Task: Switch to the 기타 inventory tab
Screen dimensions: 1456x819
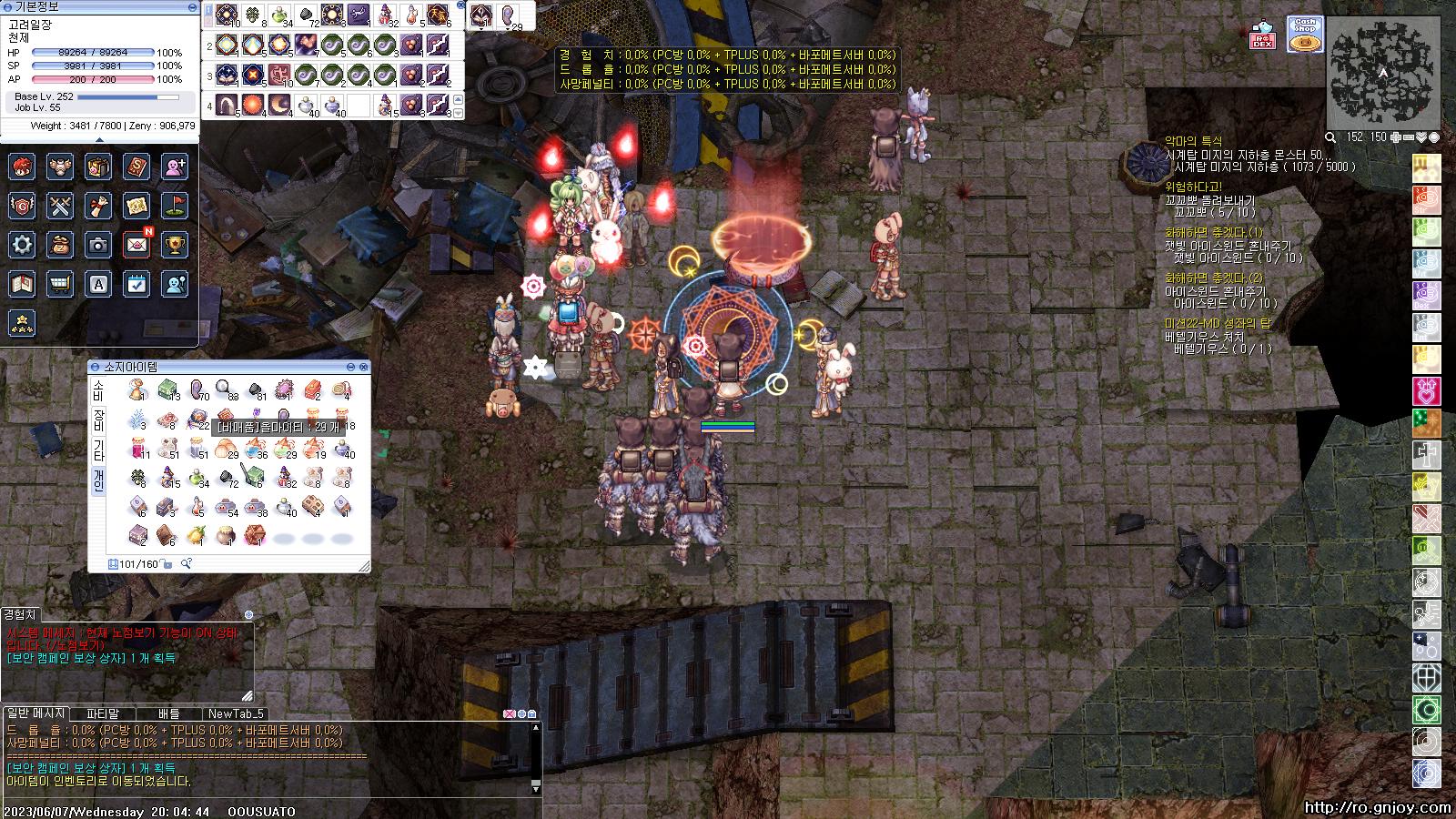Action: pos(98,450)
